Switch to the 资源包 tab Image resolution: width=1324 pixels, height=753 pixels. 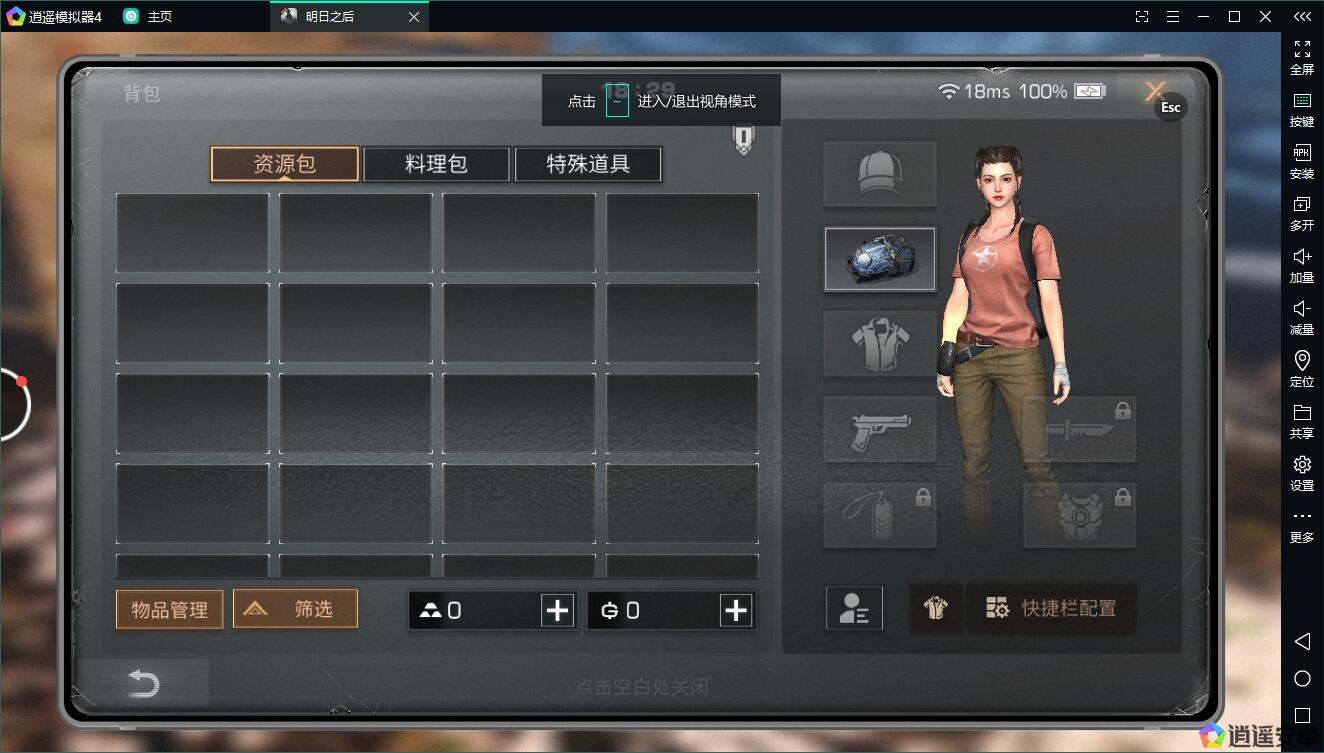[x=284, y=164]
